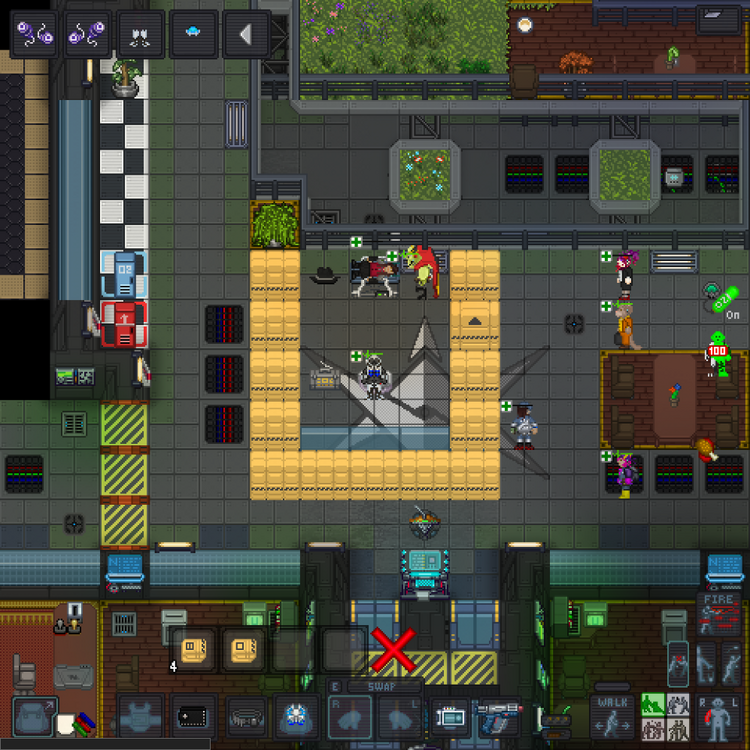The width and height of the screenshot is (750, 750).
Task: Click the SWAP hands button
Action: click(375, 686)
